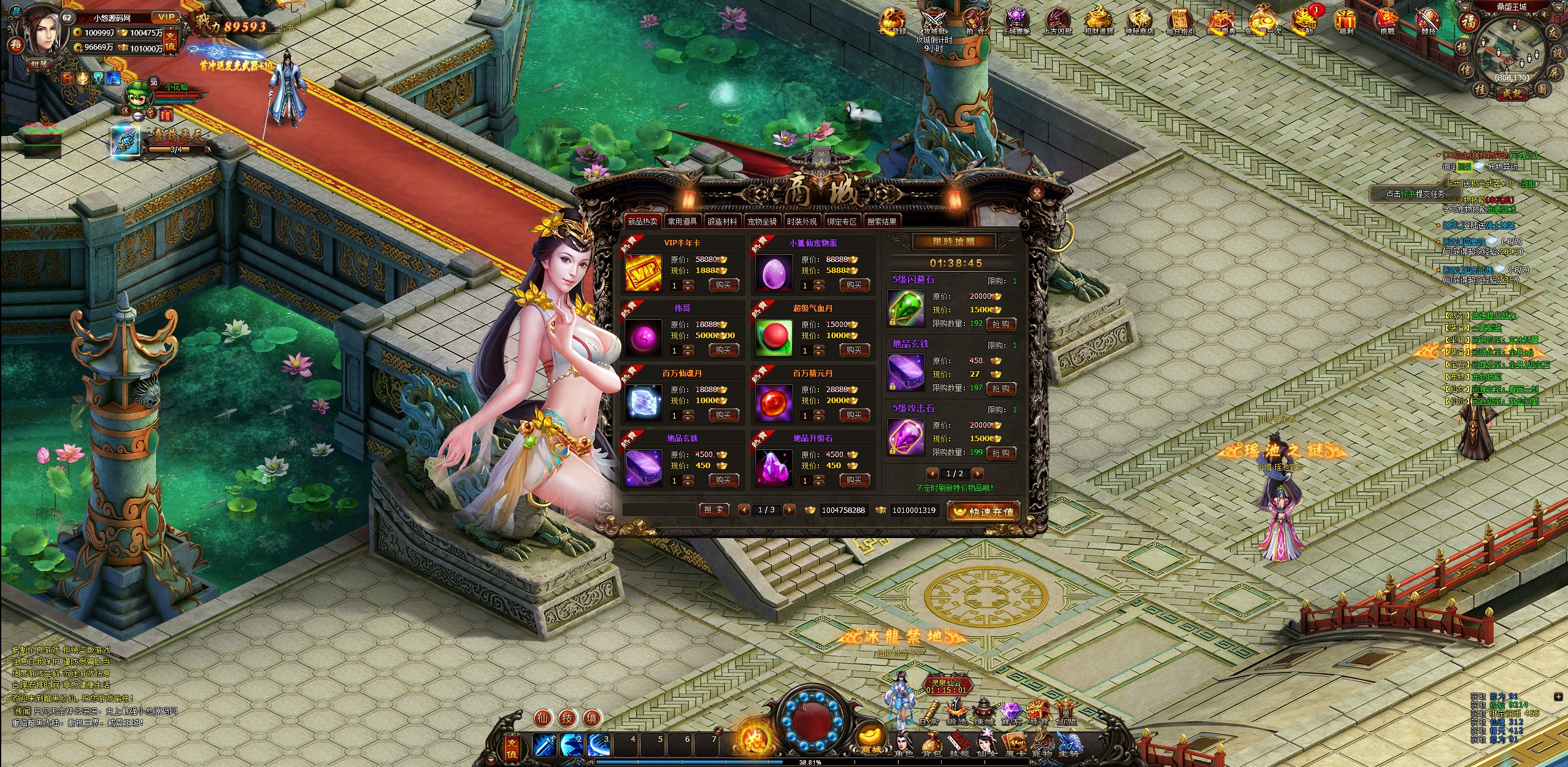
Task: Activate the sword skill in hotbar slot 1
Action: [544, 745]
